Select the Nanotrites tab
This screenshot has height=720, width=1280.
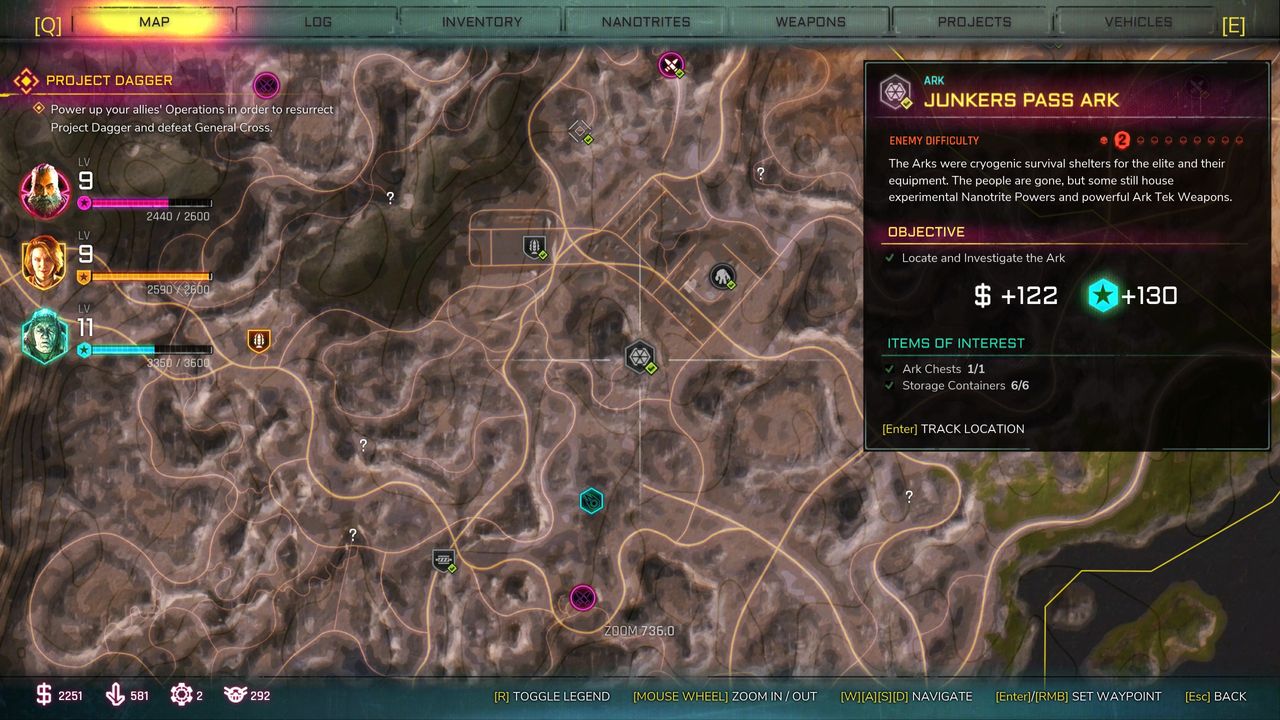pos(646,21)
